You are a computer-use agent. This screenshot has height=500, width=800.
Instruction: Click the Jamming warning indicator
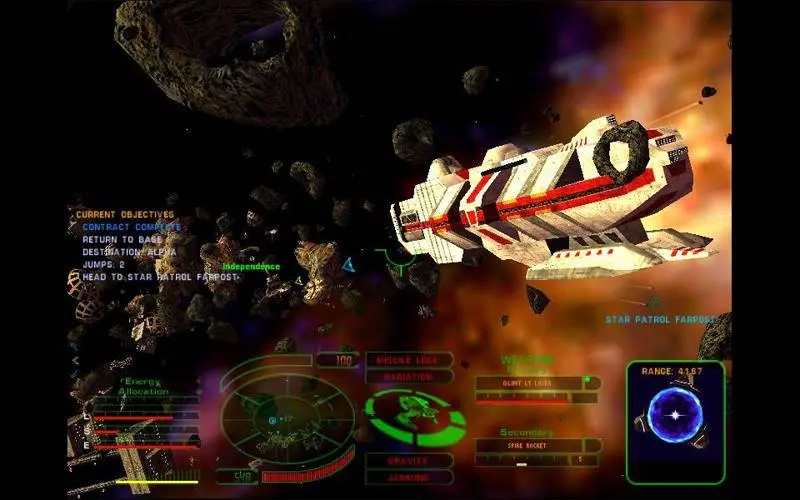(408, 477)
